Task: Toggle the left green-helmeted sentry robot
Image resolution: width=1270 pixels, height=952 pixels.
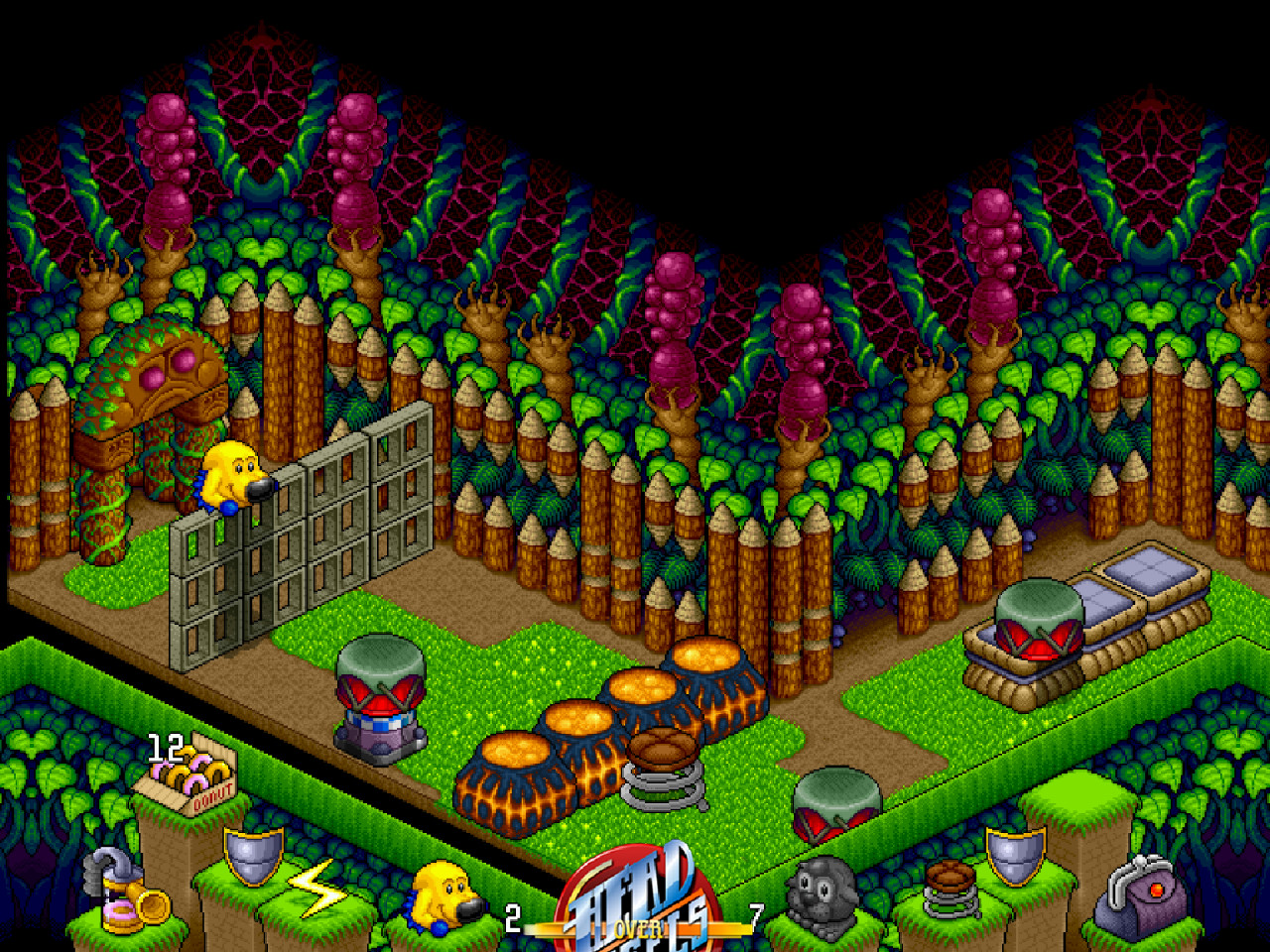Action: [x=379, y=694]
